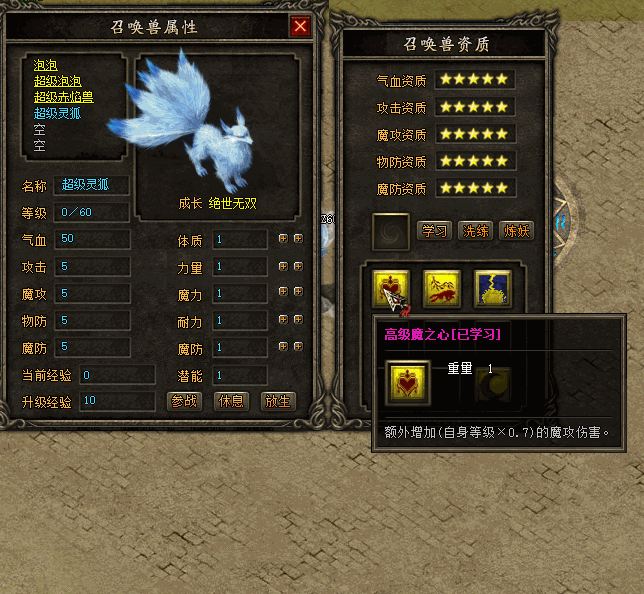Open the 学习 skill learning button
The height and width of the screenshot is (594, 644).
[x=434, y=231]
